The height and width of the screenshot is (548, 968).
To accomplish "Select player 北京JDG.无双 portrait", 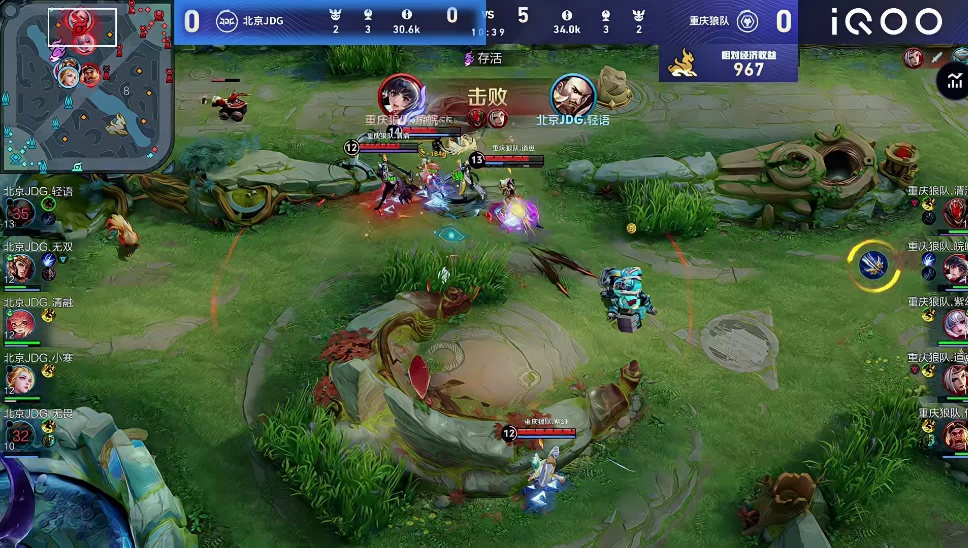I will tap(19, 267).
